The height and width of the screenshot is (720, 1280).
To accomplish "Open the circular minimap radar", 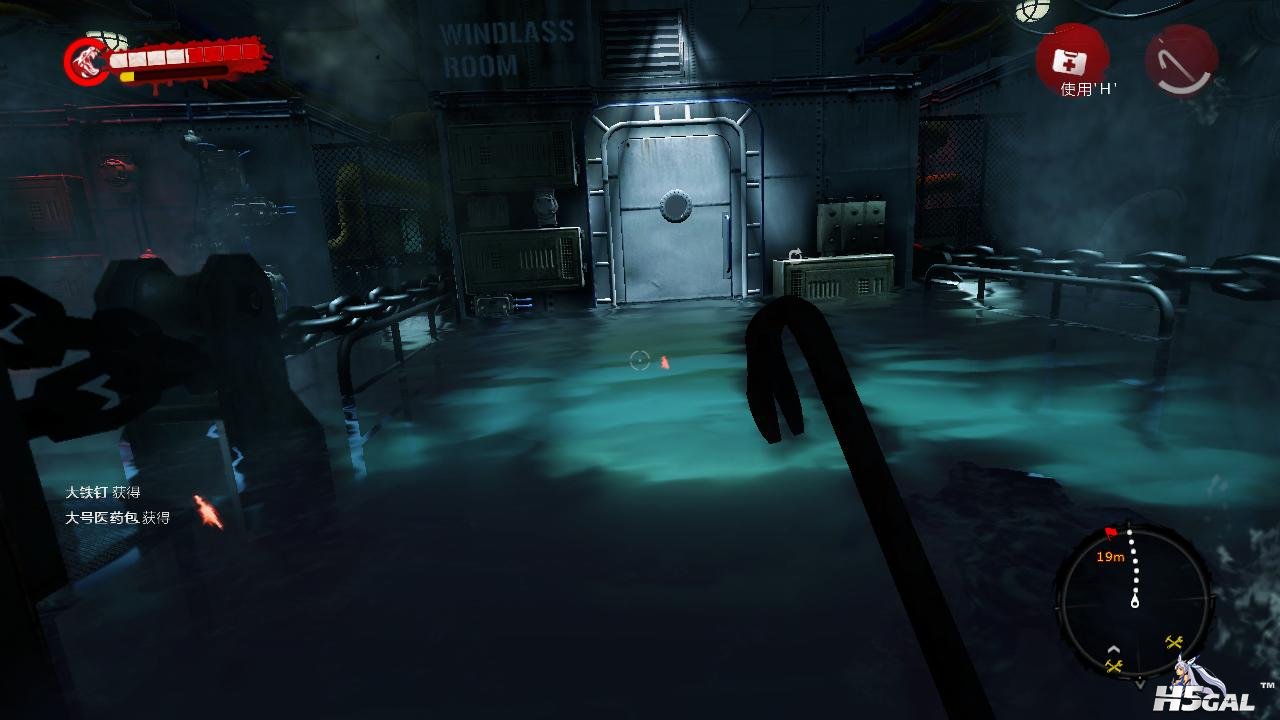I will pos(1134,602).
